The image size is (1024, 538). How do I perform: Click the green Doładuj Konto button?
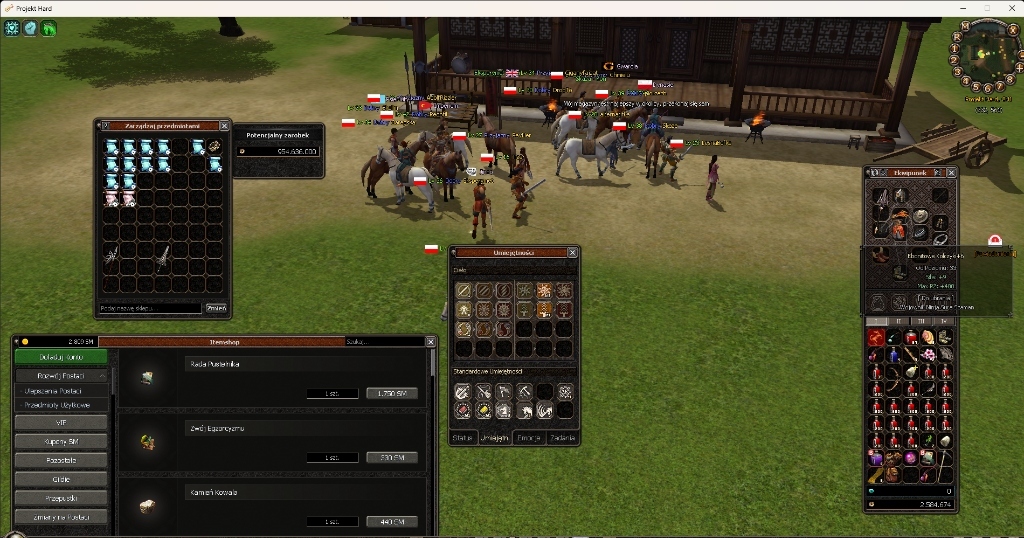(x=61, y=357)
